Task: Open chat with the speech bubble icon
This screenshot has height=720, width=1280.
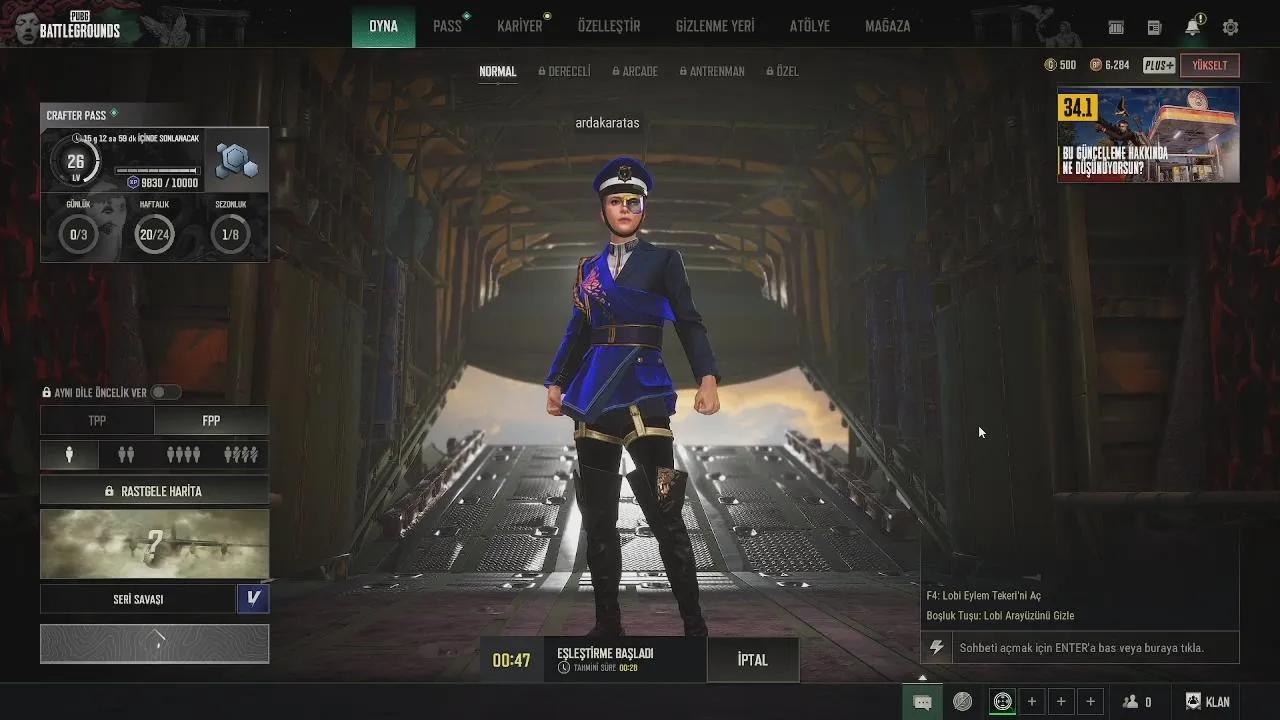Action: [921, 701]
